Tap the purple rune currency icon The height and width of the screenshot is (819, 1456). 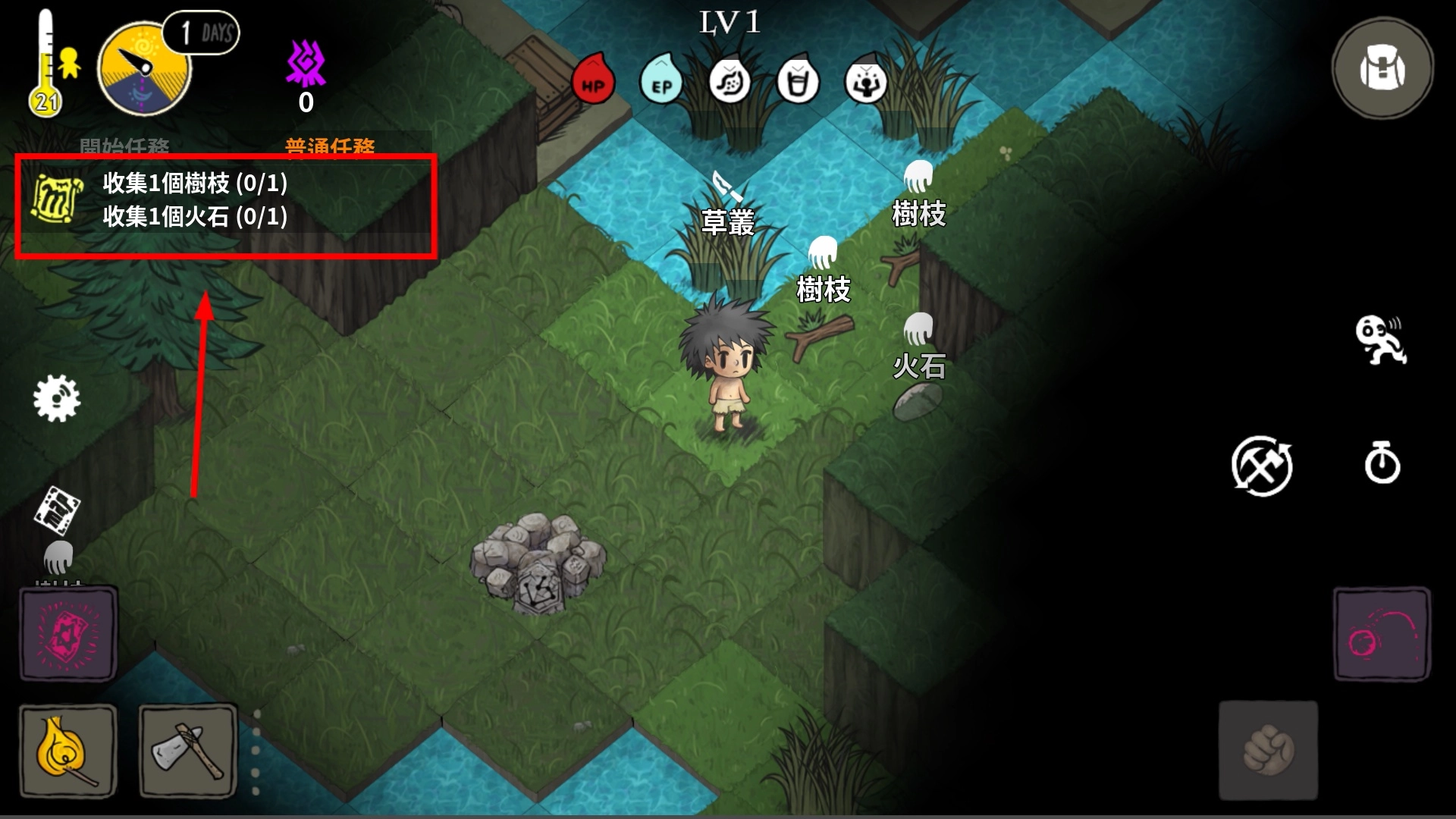pos(306,64)
